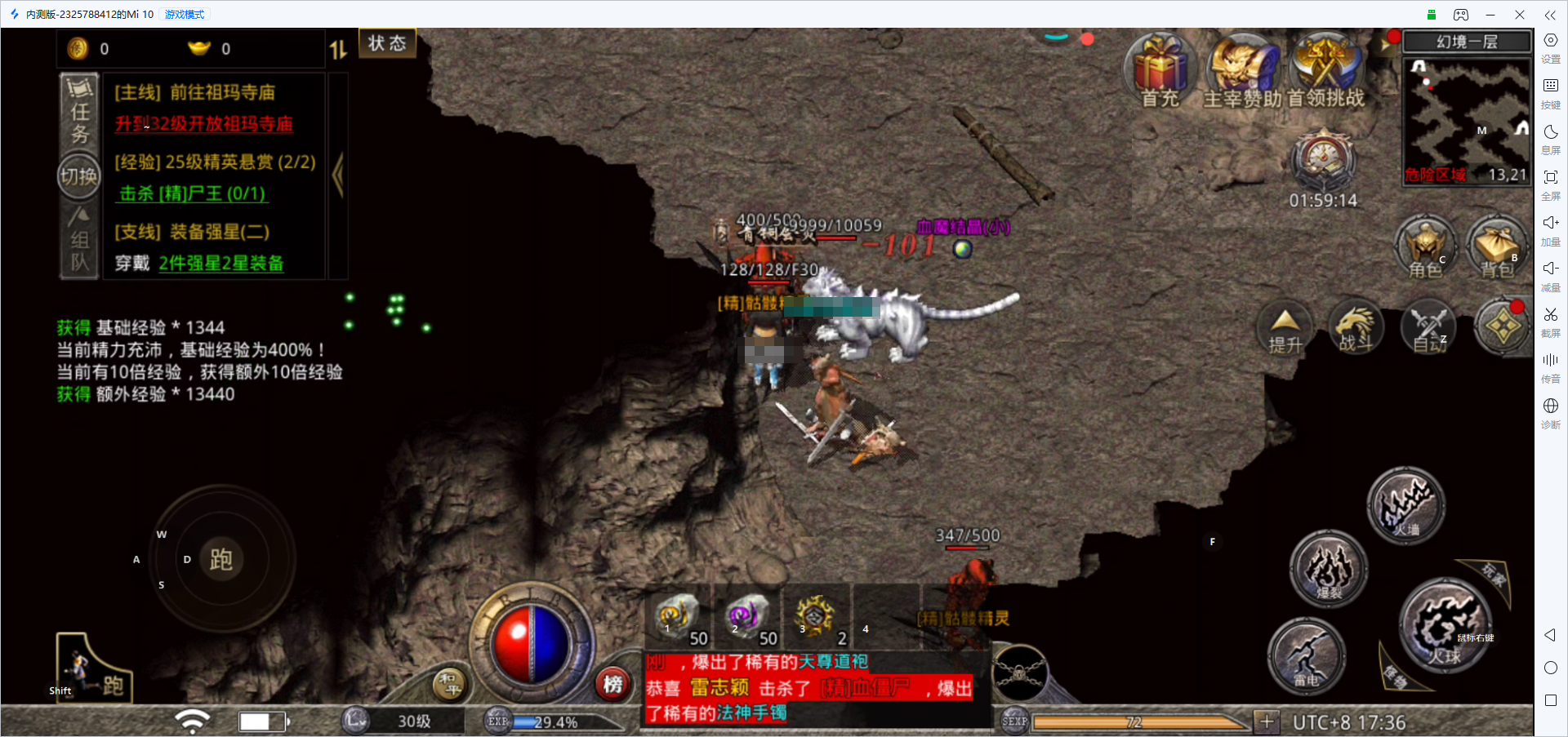Open the 首充 first-recharge gift icon
The width and height of the screenshot is (1568, 737).
coord(1160,69)
